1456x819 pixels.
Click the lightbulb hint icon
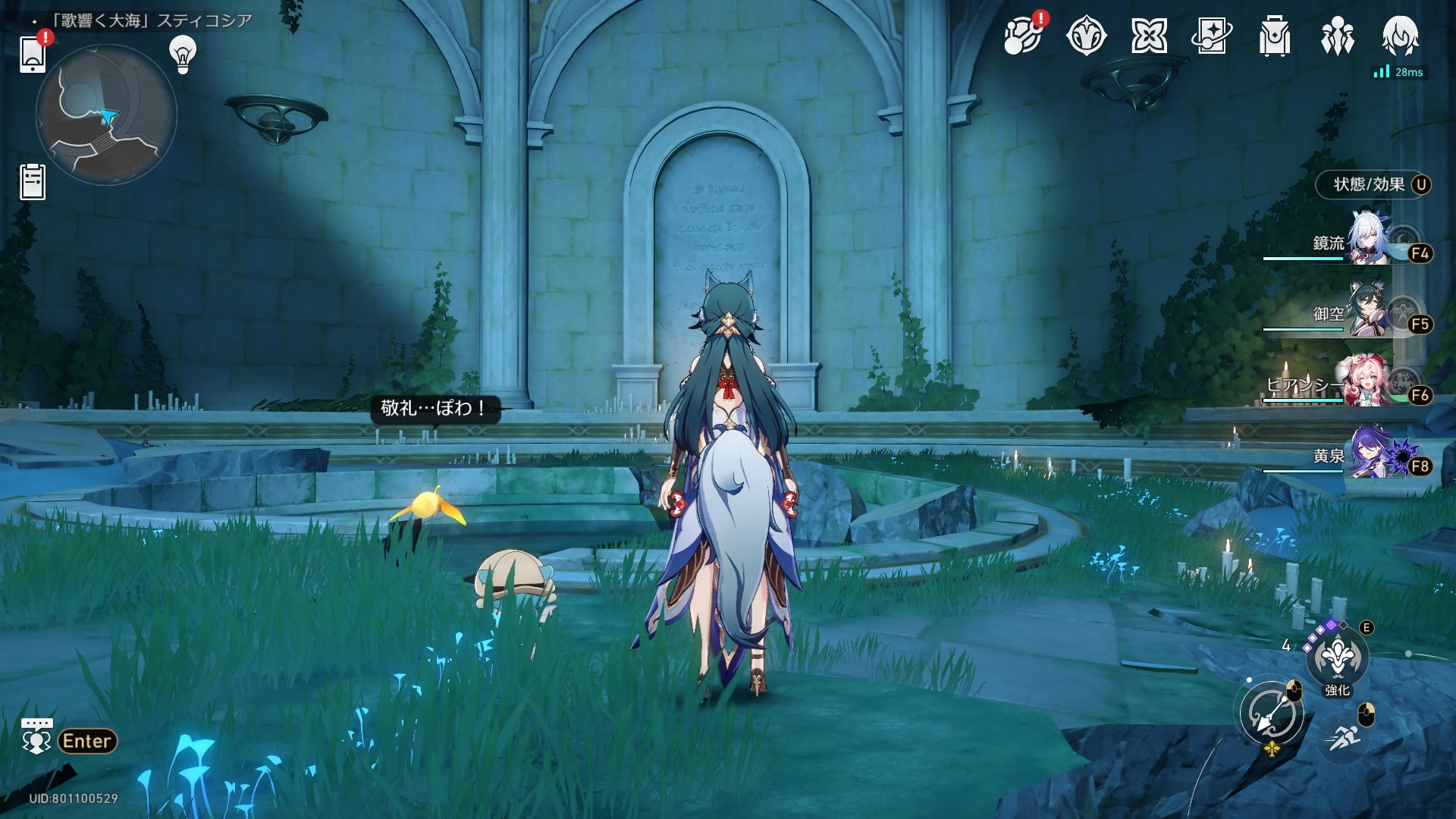[183, 54]
